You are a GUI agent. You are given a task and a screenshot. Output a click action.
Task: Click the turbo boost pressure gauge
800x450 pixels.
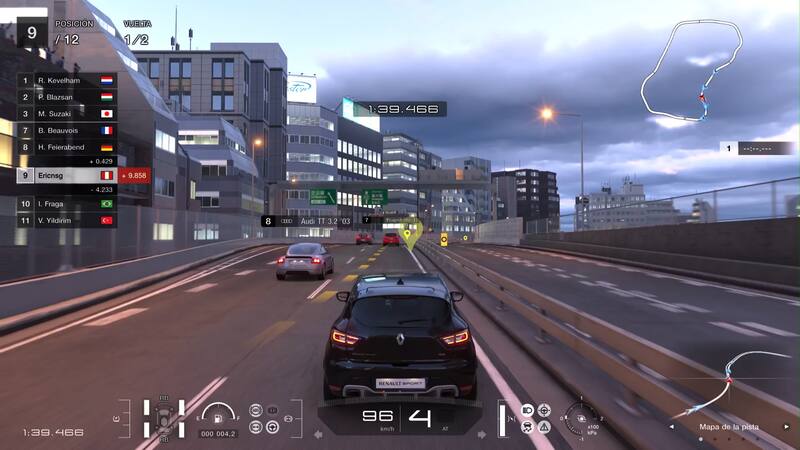(x=580, y=417)
